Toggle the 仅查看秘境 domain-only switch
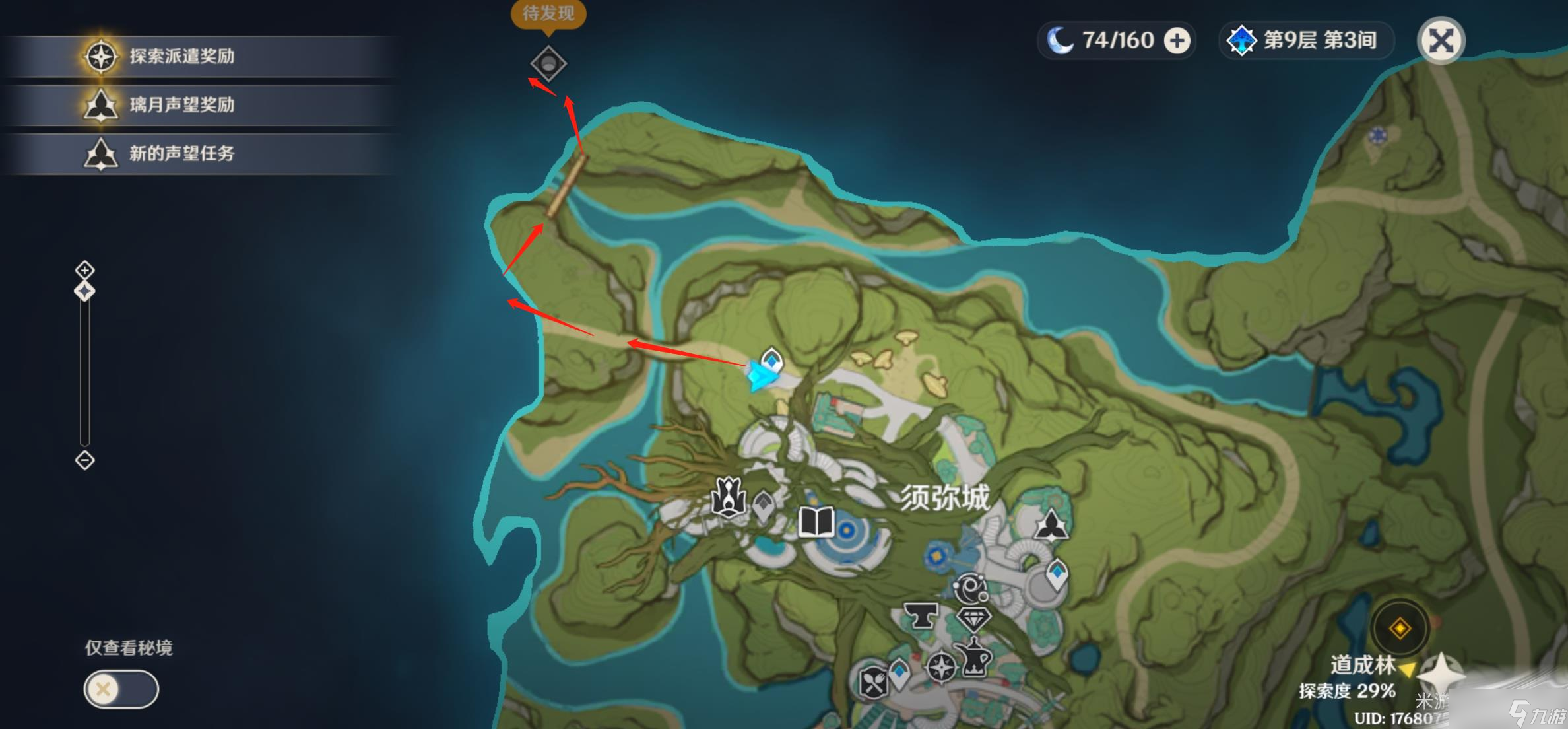 tap(121, 689)
